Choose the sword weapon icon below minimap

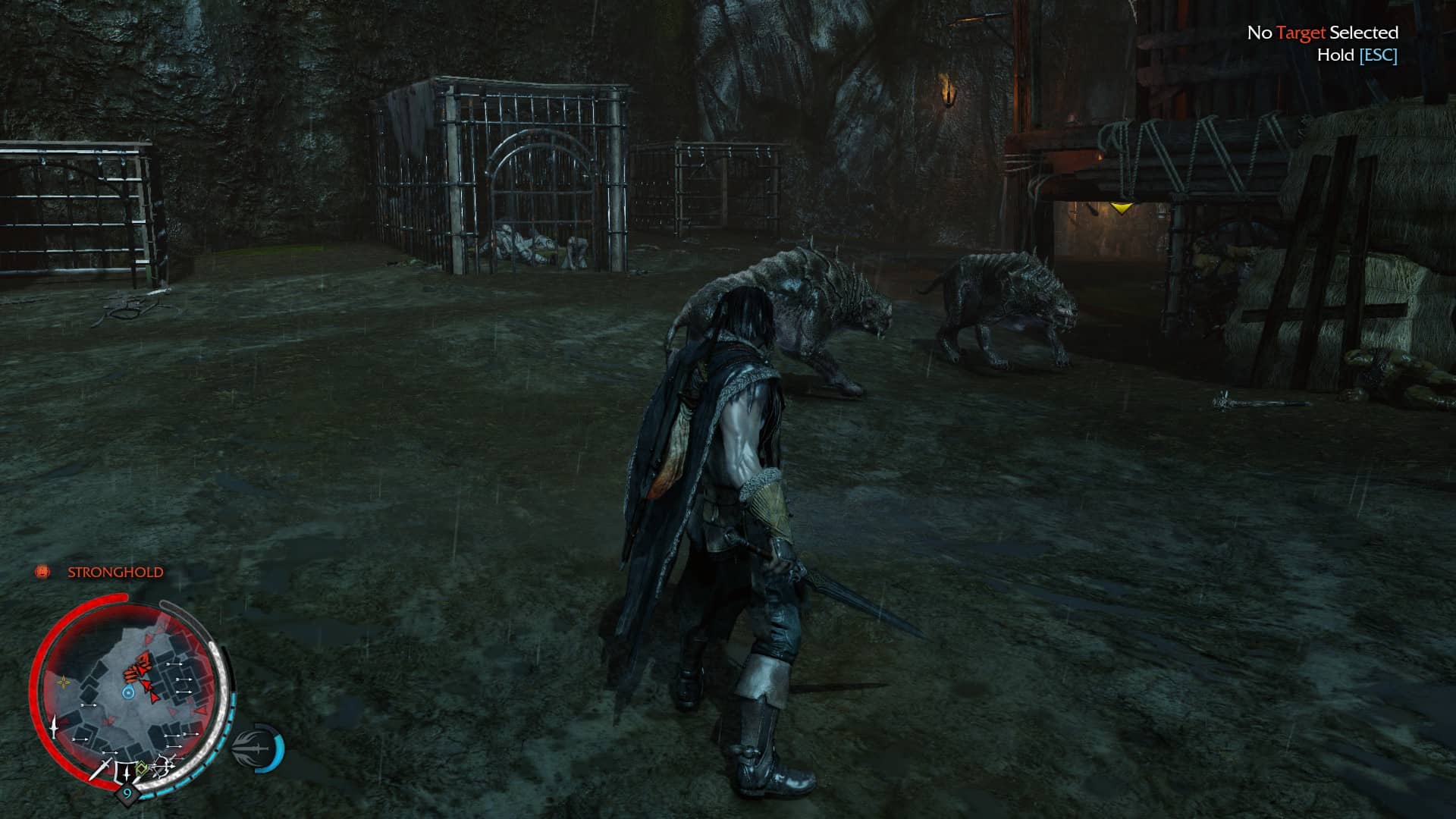pyautogui.click(x=100, y=770)
